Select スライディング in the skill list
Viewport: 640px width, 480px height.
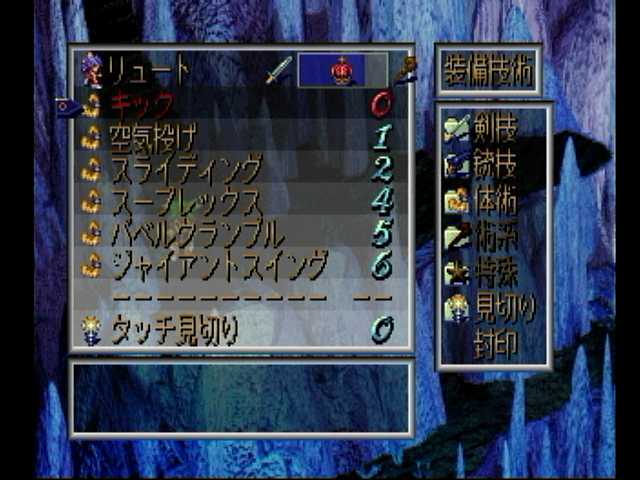[x=184, y=168]
